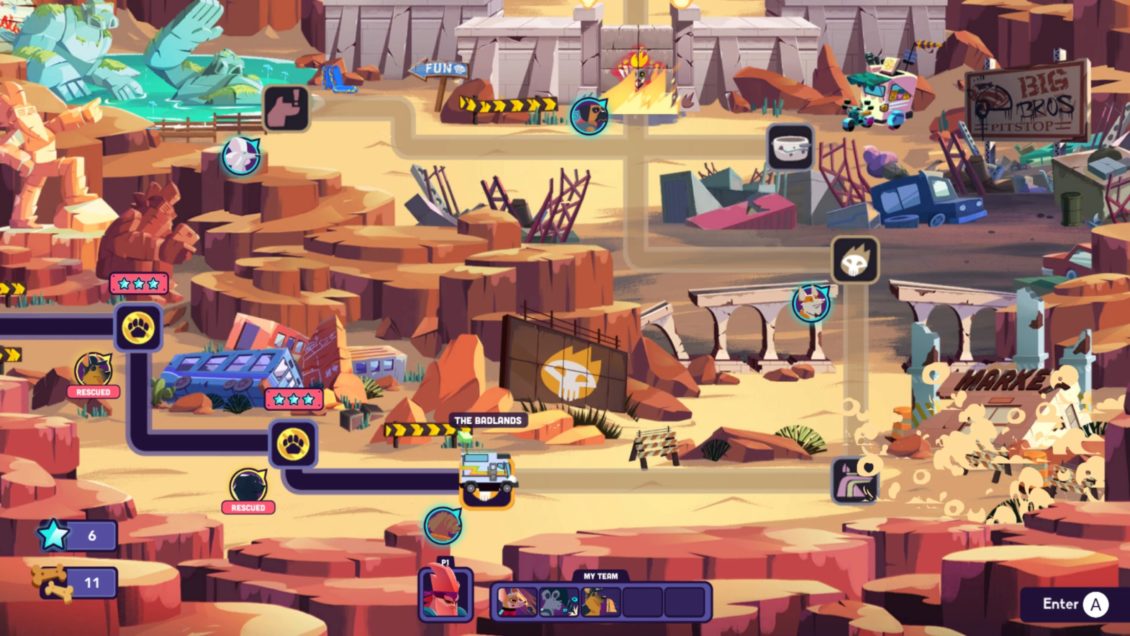This screenshot has width=1130, height=636.
Task: Open the P1 player portrait
Action: [445, 593]
